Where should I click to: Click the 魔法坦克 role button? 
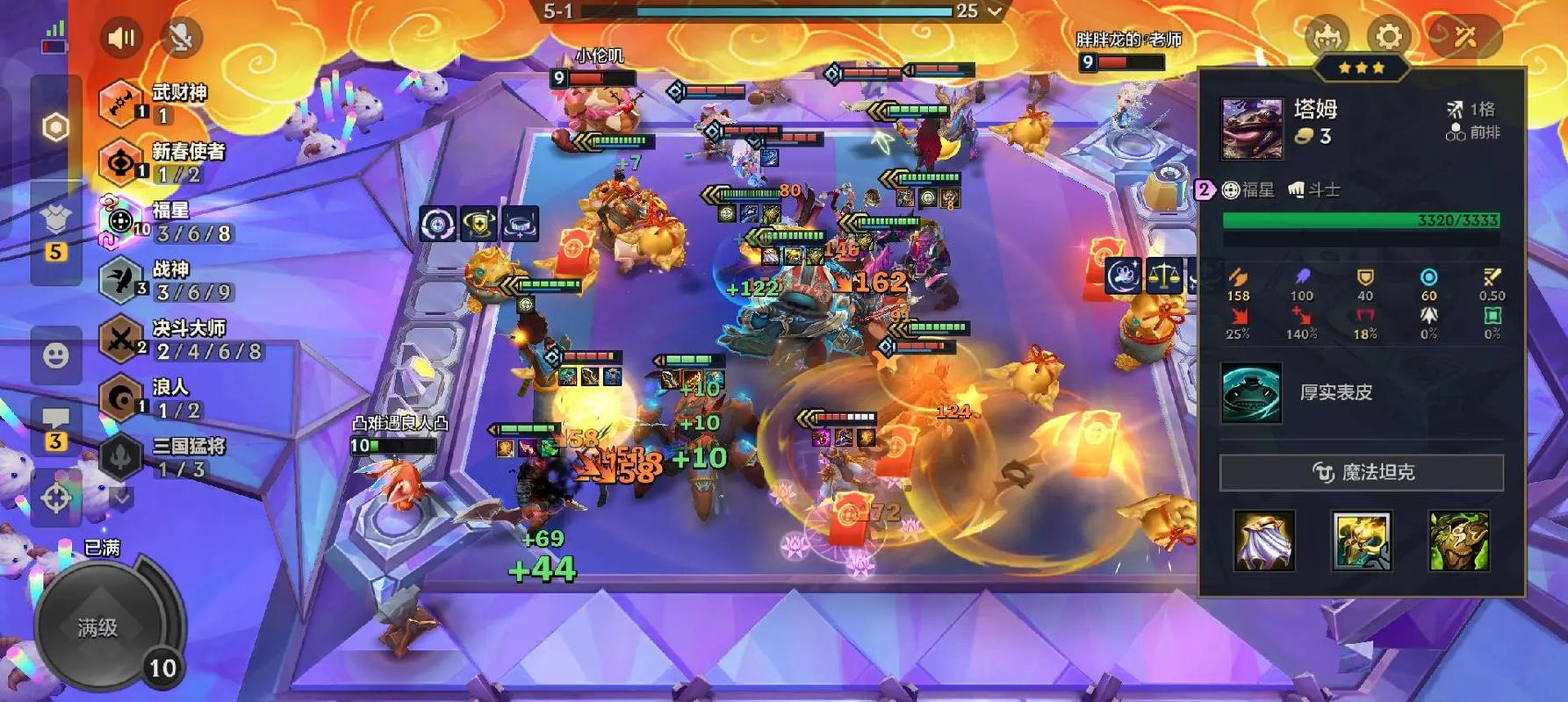point(1361,473)
